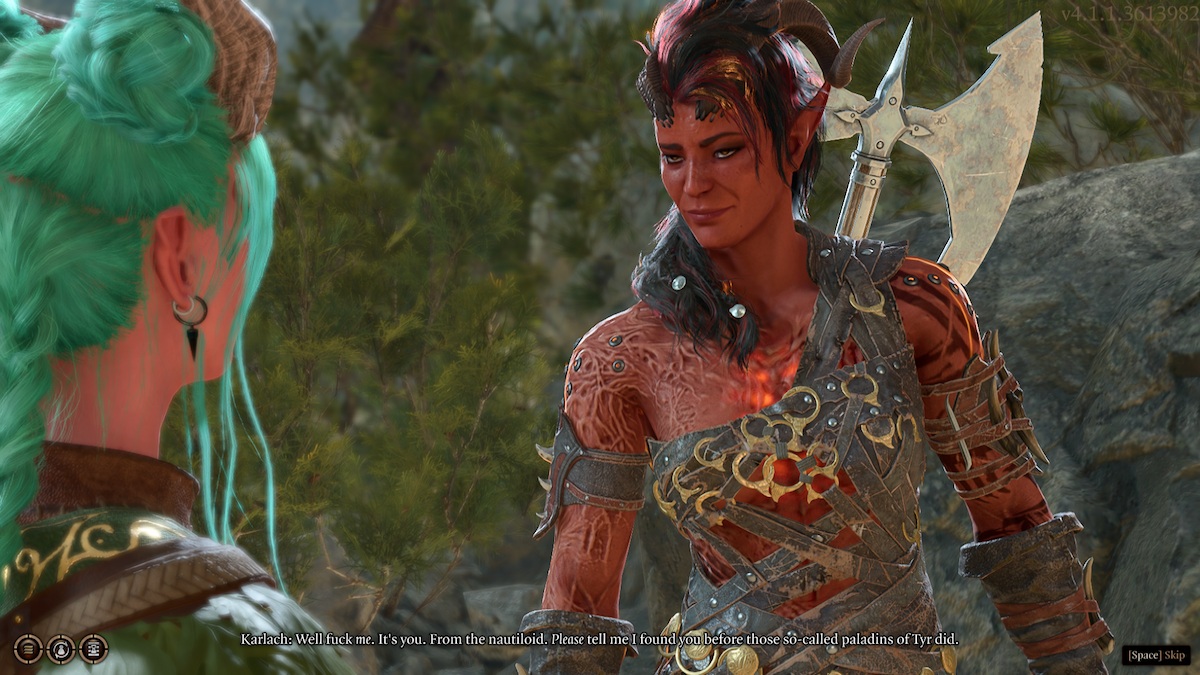Click the switch-character icon with circling arrows
Screen dimensions: 1200x675
61,649
